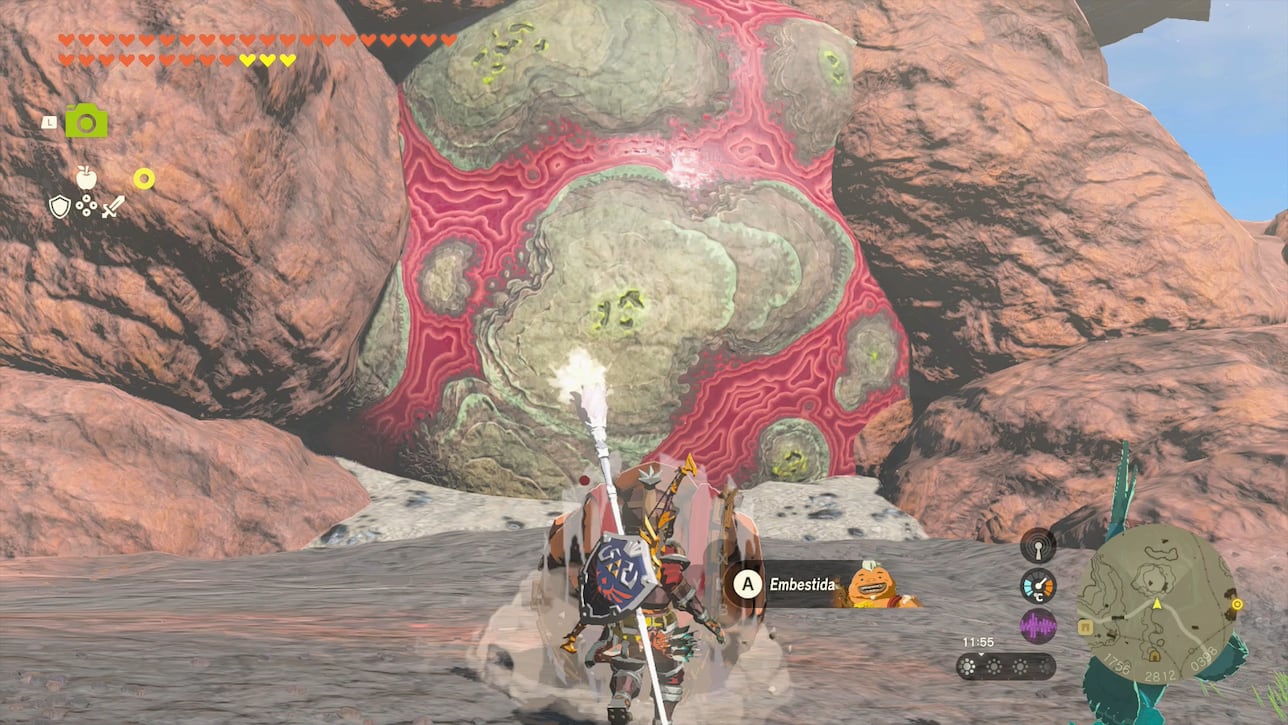This screenshot has height=725, width=1288.
Task: Select the sword weapon icon
Action: pyautogui.click(x=113, y=206)
